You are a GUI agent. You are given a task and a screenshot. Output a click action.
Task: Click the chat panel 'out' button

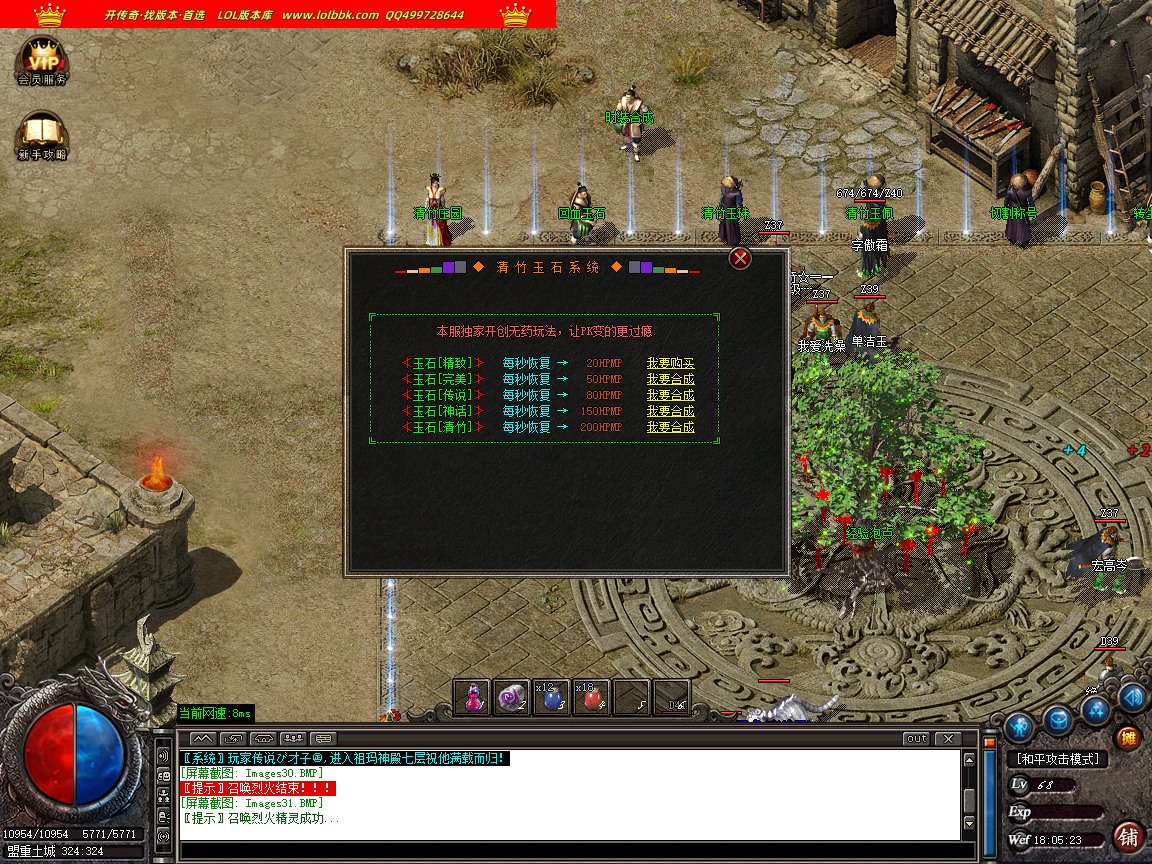pyautogui.click(x=915, y=739)
